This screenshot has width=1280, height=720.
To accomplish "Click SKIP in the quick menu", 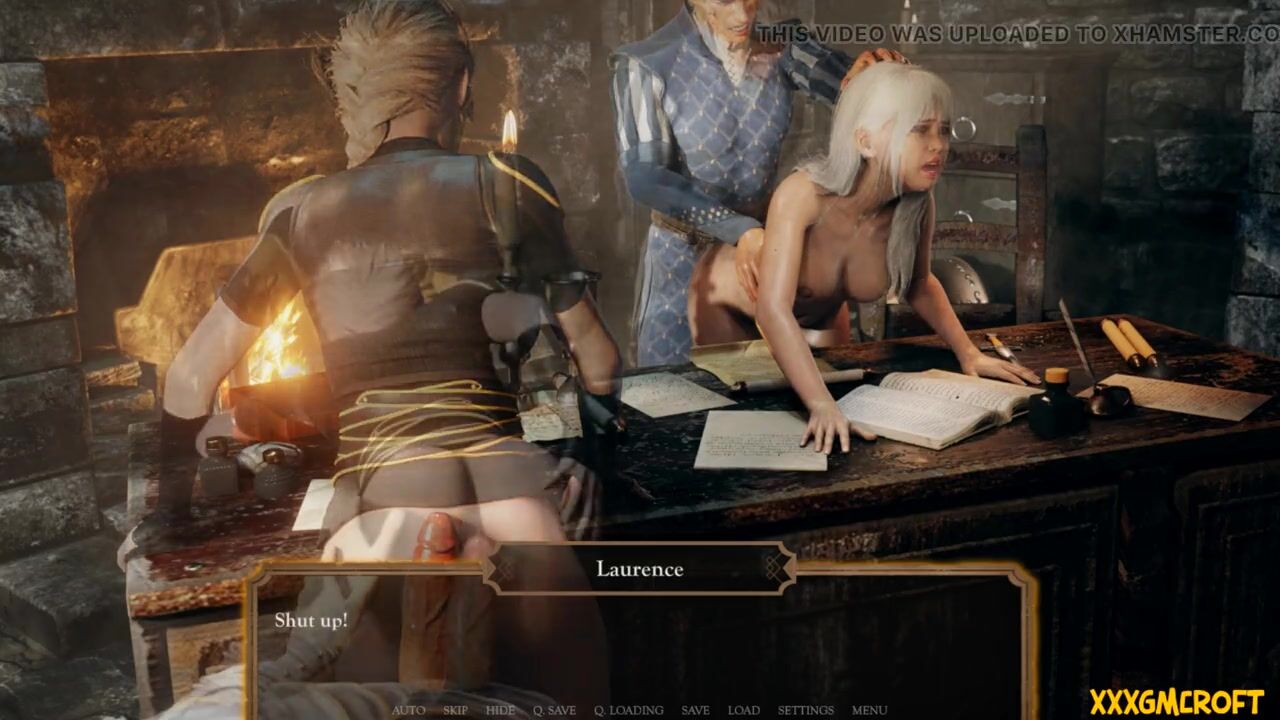I will pos(455,710).
